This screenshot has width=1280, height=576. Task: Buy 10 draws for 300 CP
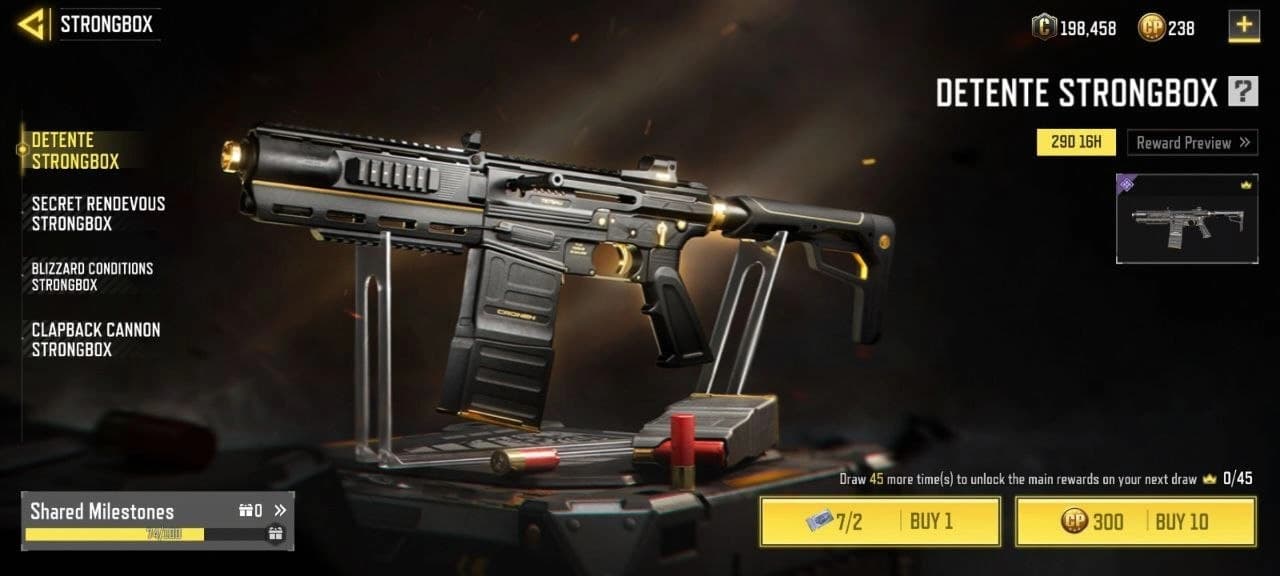point(1135,521)
